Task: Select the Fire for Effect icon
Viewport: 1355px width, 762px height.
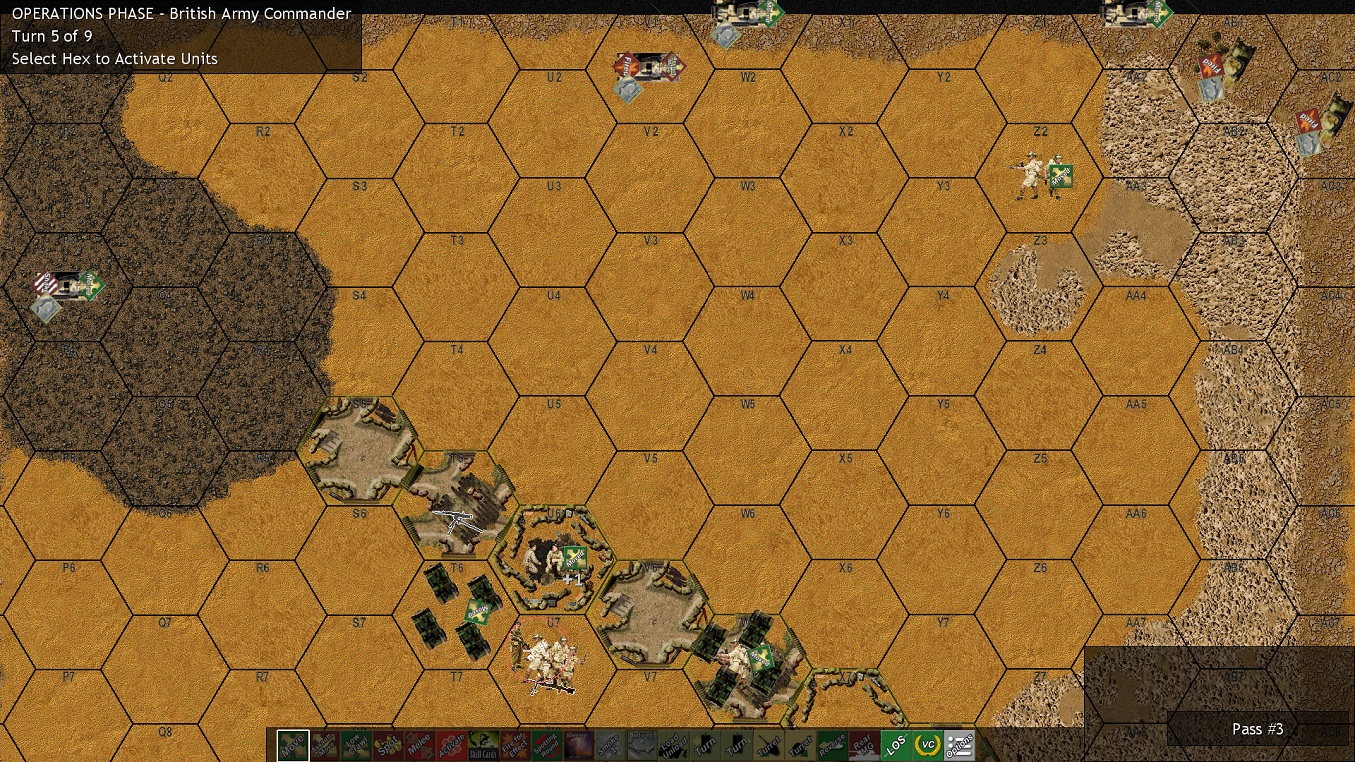Action: click(513, 744)
